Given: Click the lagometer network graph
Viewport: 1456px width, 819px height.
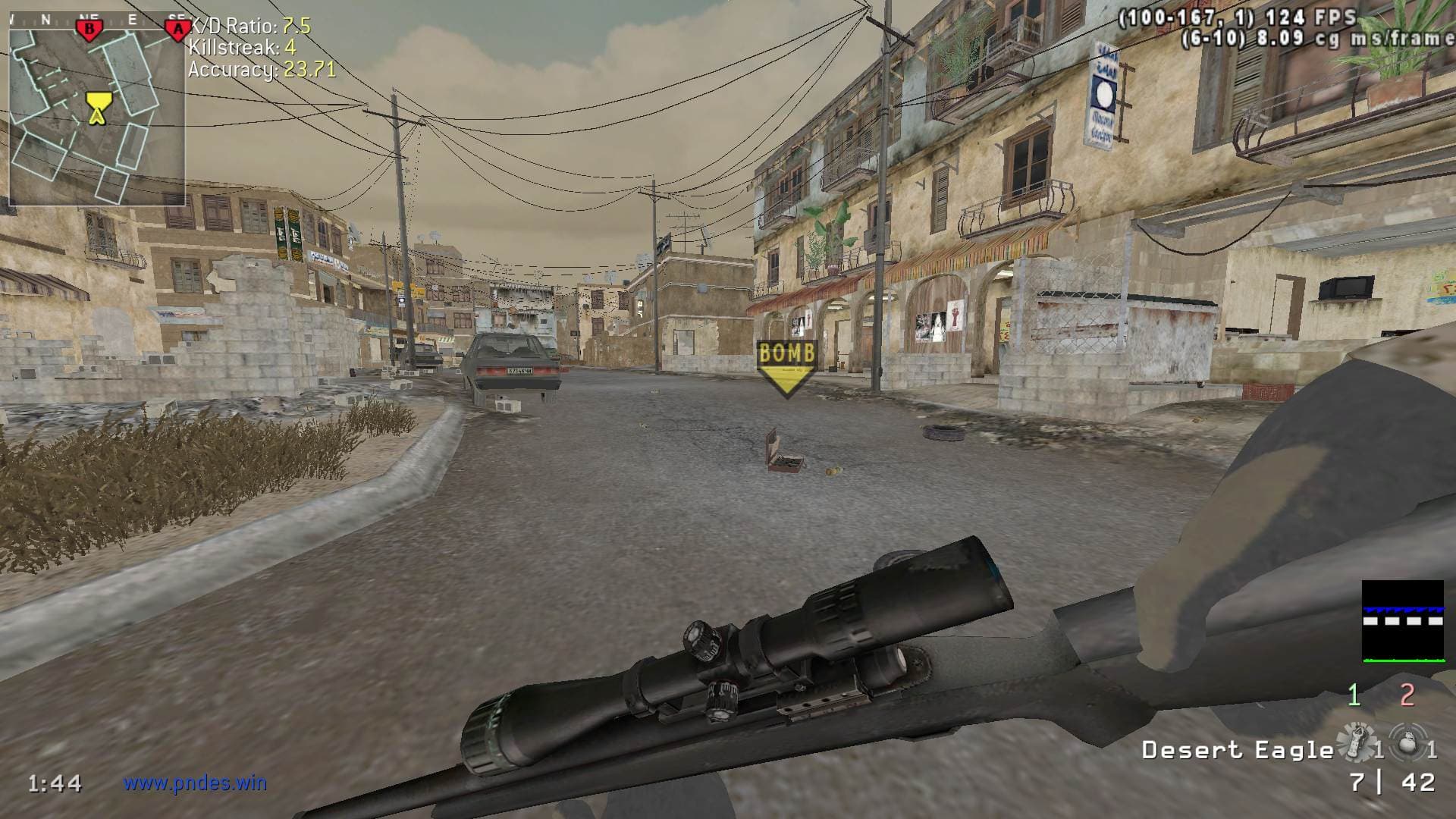Looking at the screenshot, I should point(1402,621).
